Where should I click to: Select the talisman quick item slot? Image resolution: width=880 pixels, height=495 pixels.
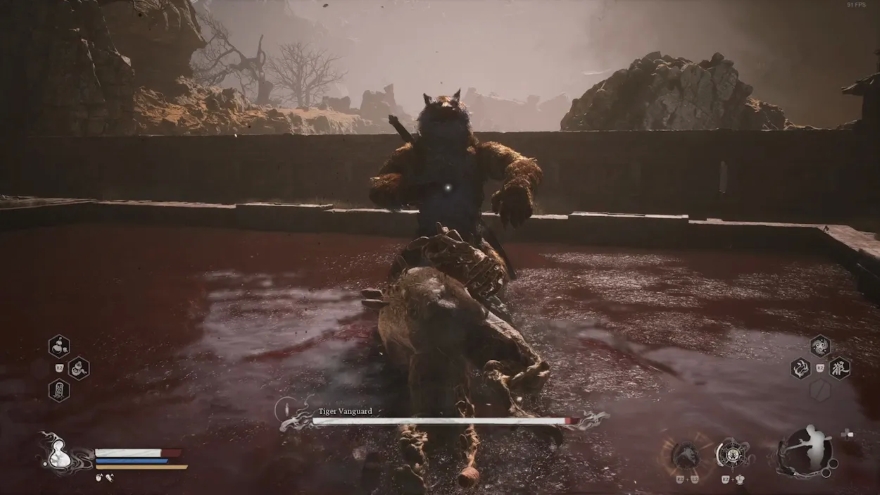point(59,390)
